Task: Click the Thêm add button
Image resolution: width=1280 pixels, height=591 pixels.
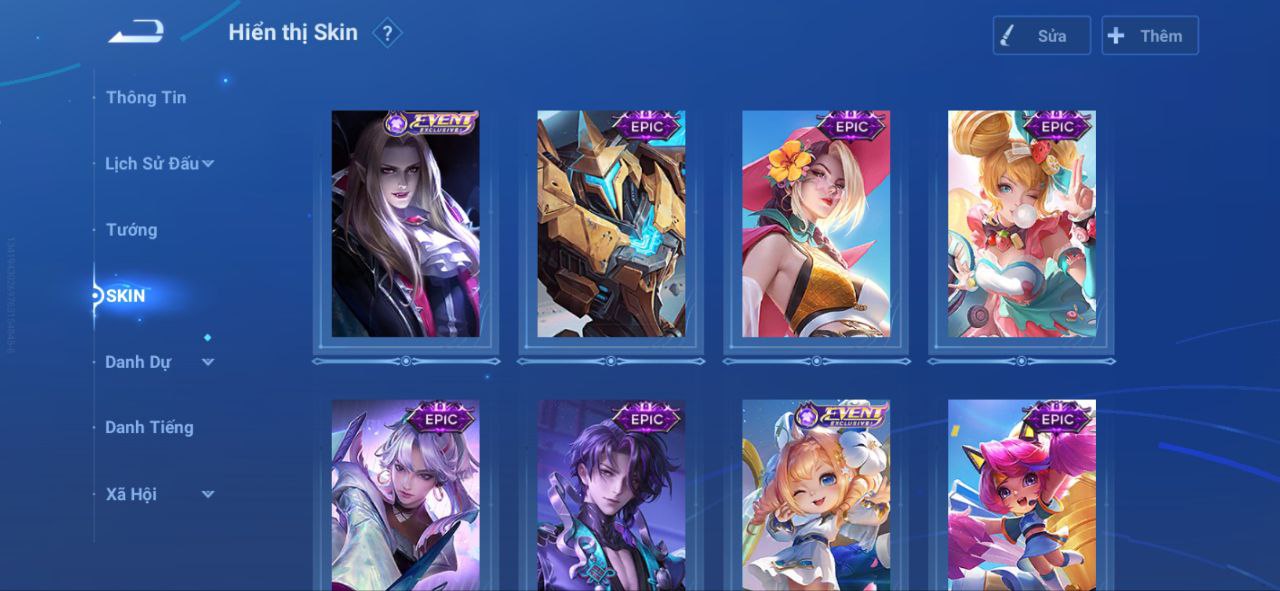Action: [x=1149, y=36]
